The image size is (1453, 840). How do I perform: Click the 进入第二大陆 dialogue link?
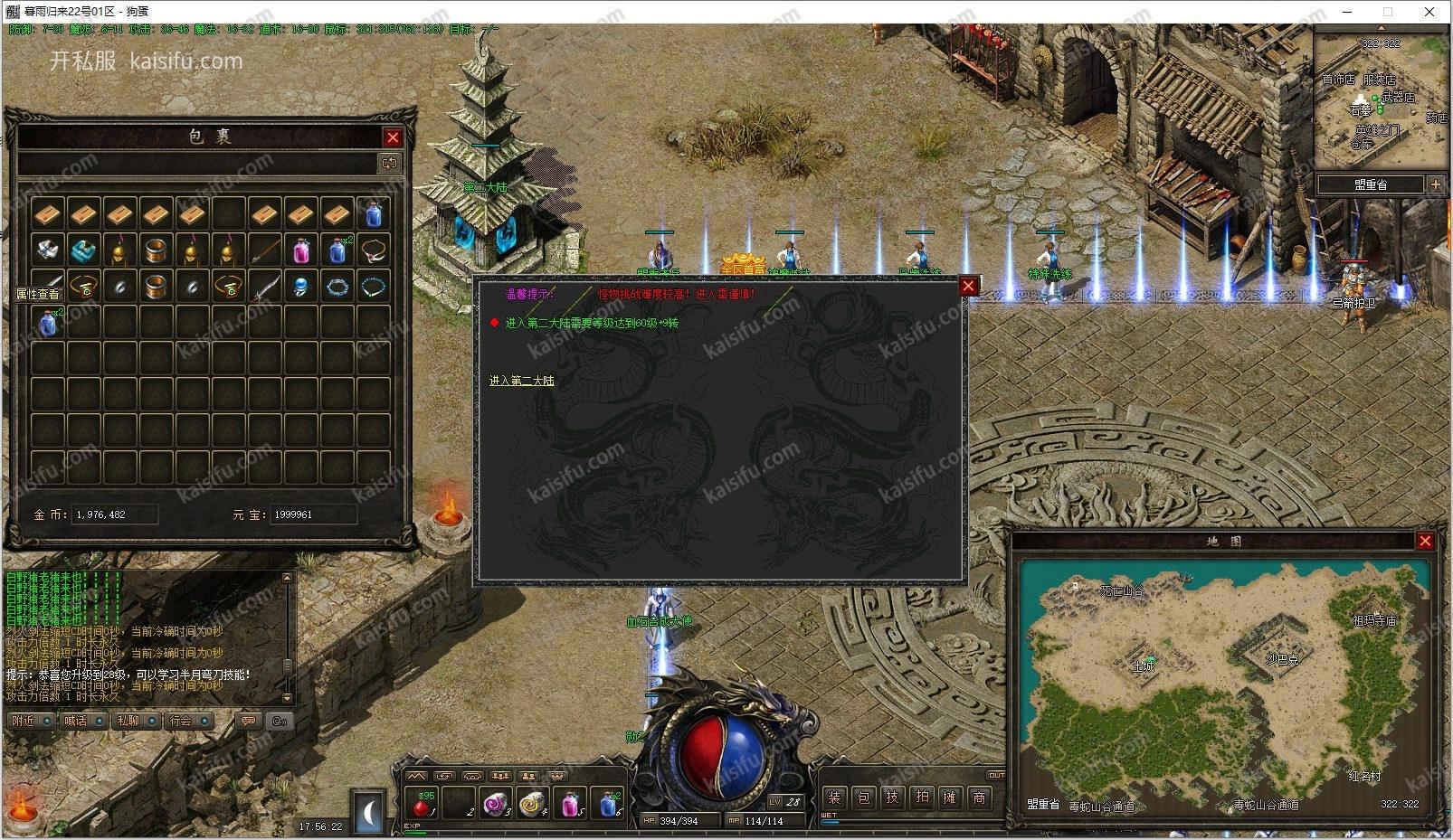[x=521, y=381]
